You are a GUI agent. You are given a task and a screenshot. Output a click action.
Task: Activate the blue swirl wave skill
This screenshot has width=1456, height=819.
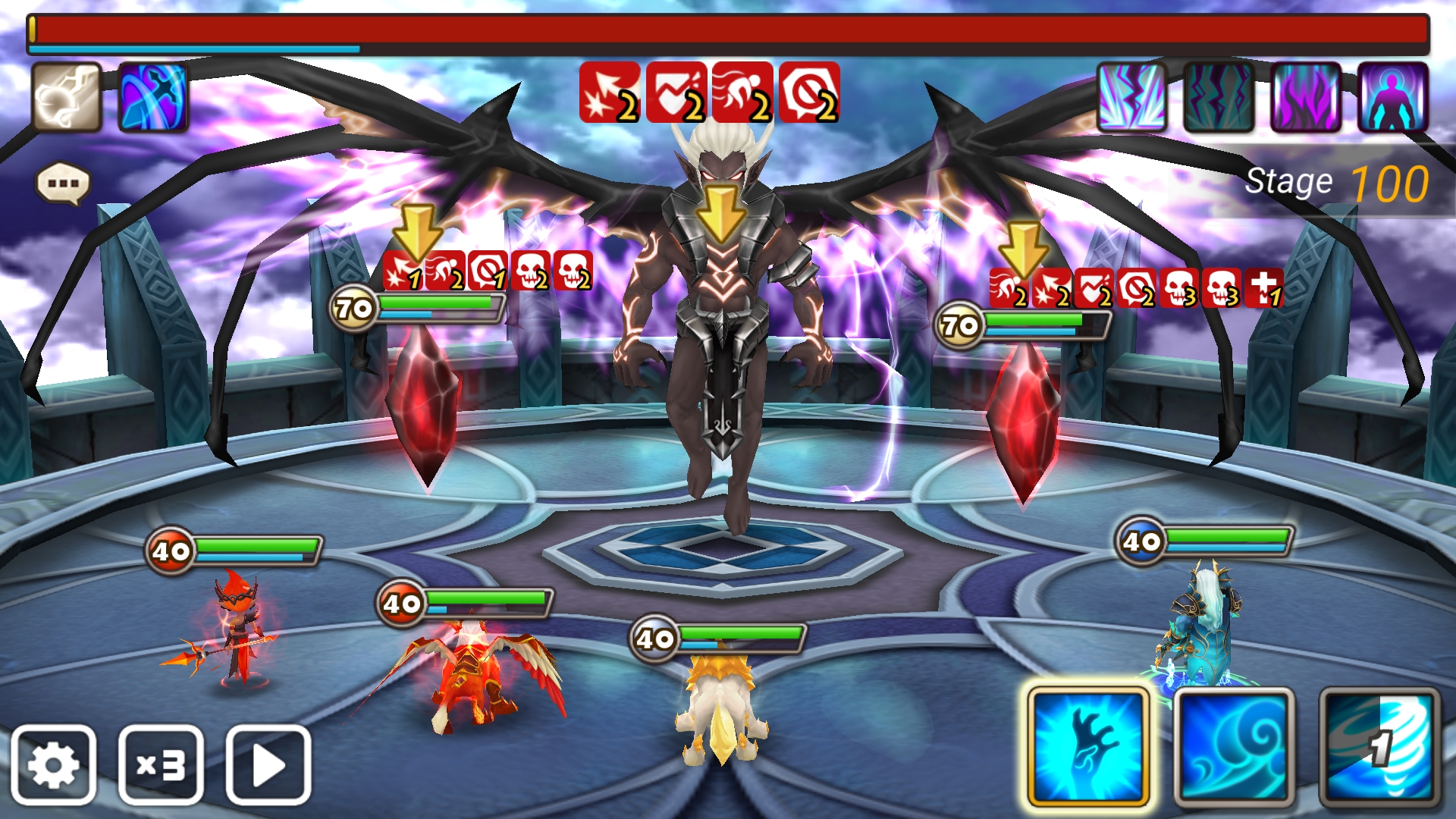point(1234,747)
